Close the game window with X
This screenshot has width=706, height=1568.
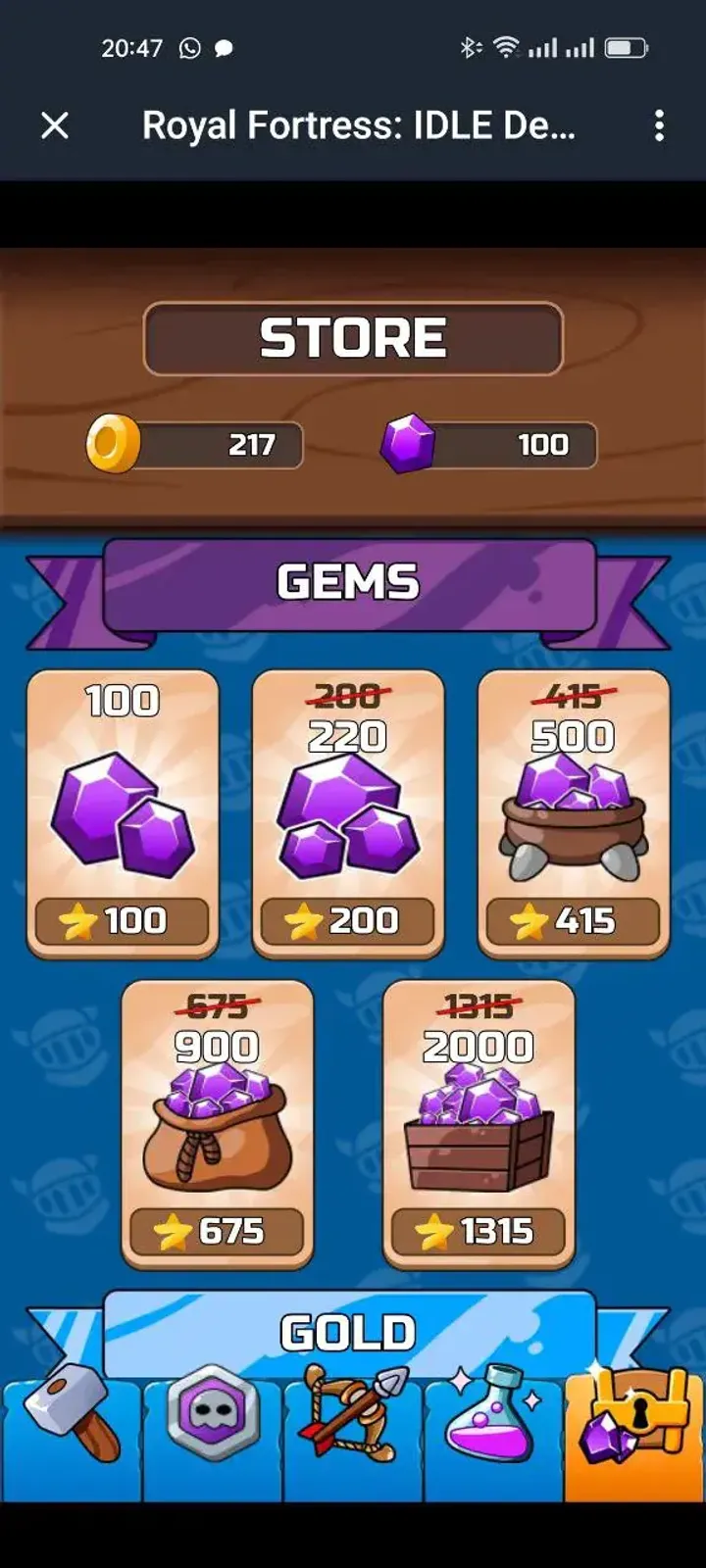point(55,125)
